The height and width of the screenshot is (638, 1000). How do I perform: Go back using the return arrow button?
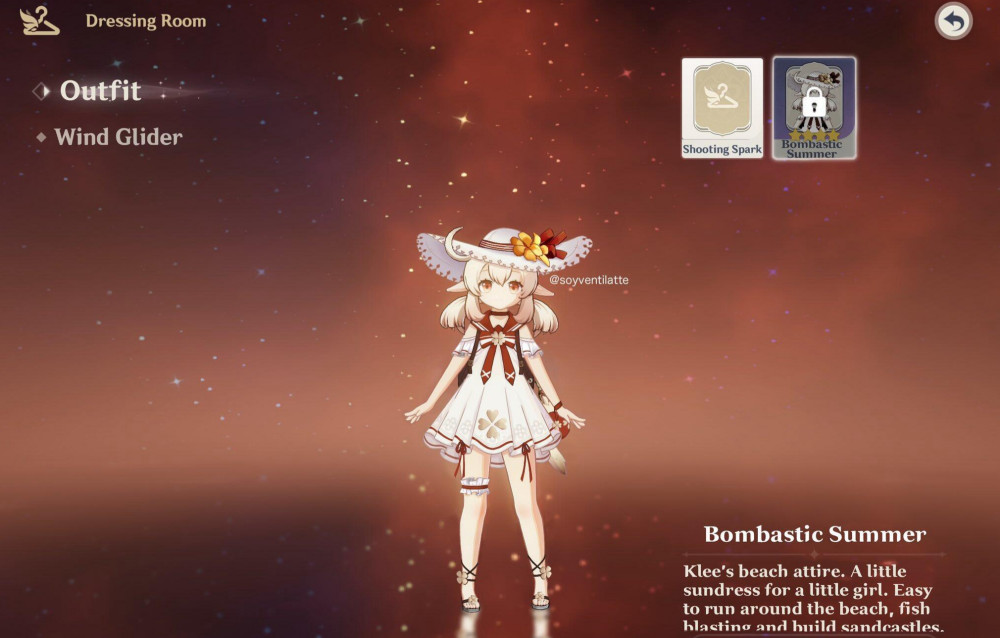point(953,21)
